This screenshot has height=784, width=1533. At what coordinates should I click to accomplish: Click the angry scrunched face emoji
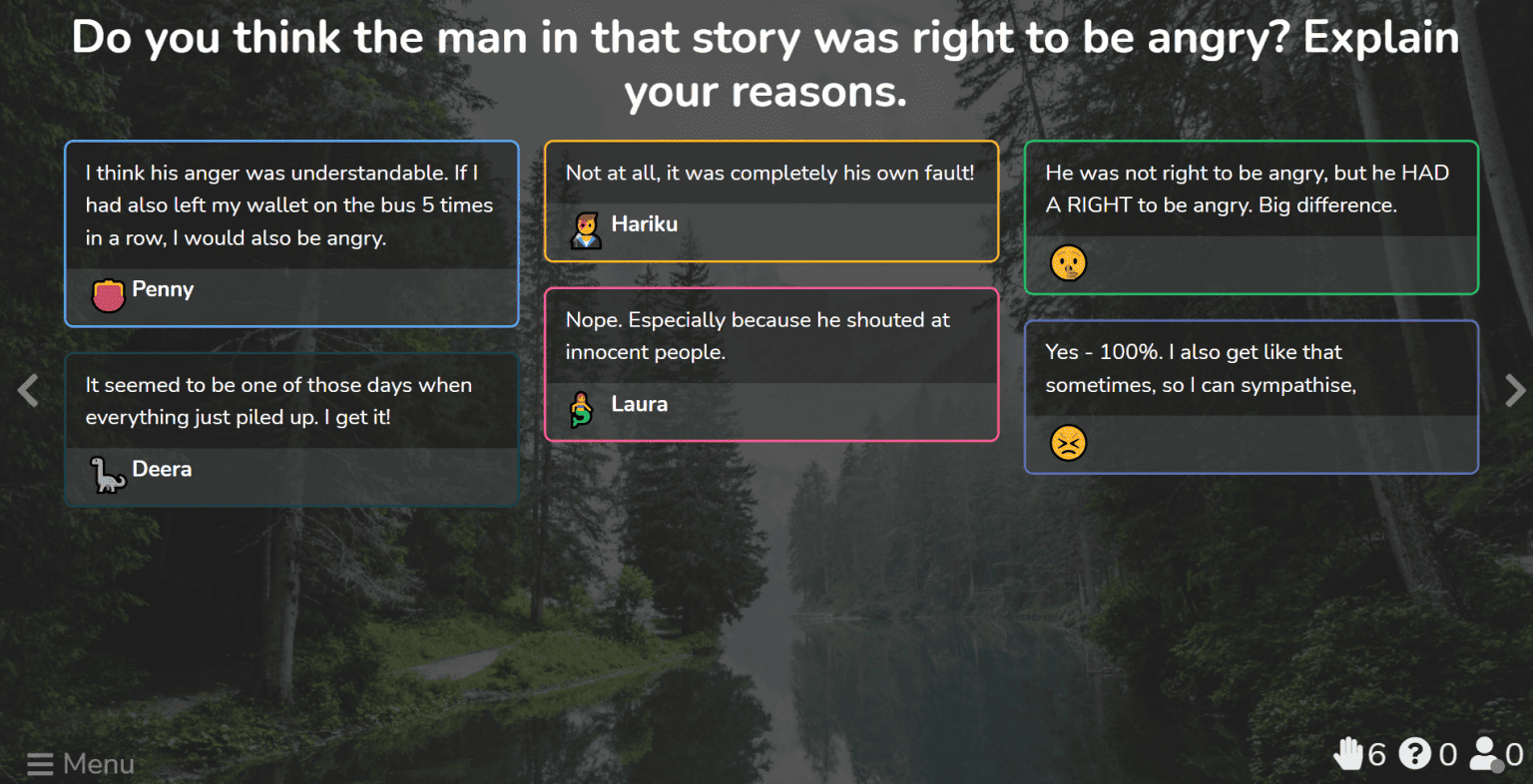[1068, 443]
